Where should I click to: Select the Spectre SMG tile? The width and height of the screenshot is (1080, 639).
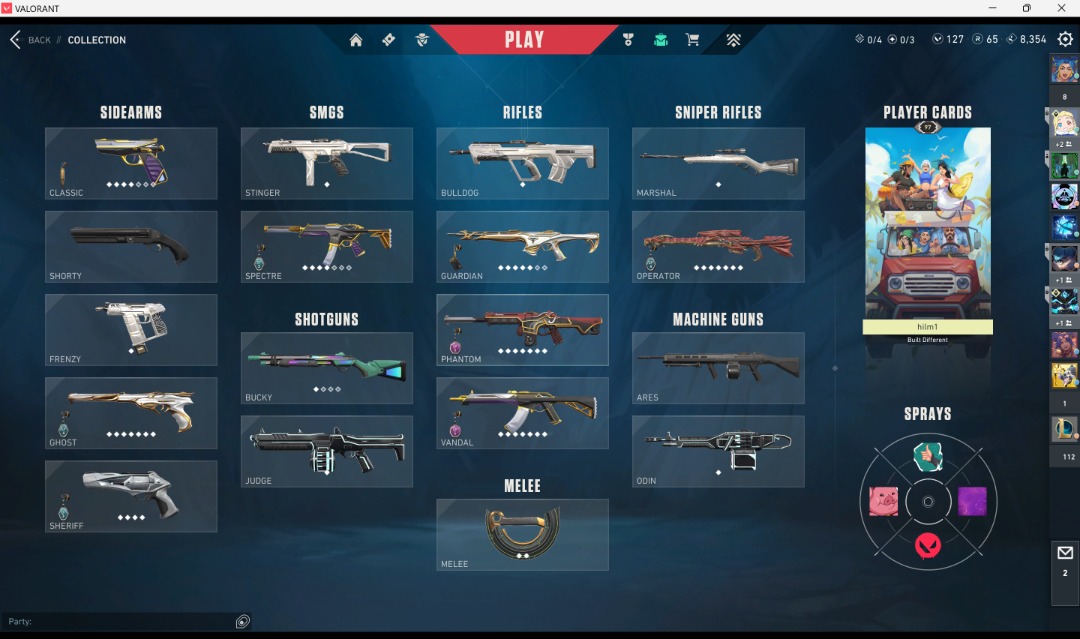(327, 246)
